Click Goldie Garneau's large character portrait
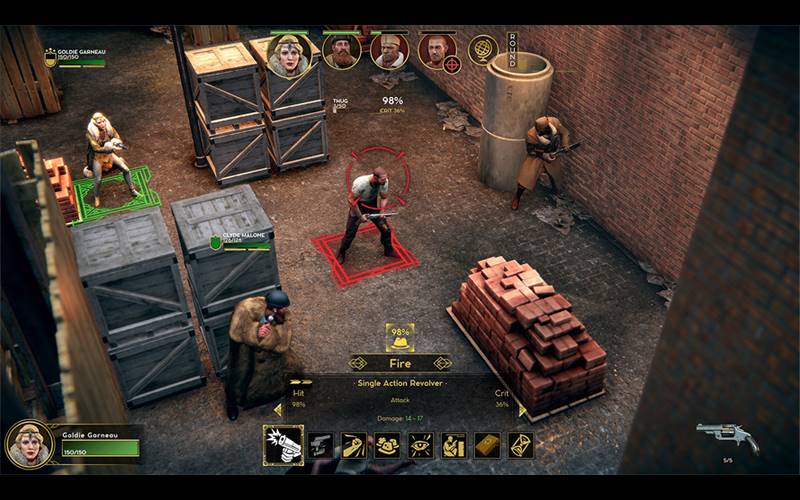Viewport: 800px width, 500px height. 30,444
